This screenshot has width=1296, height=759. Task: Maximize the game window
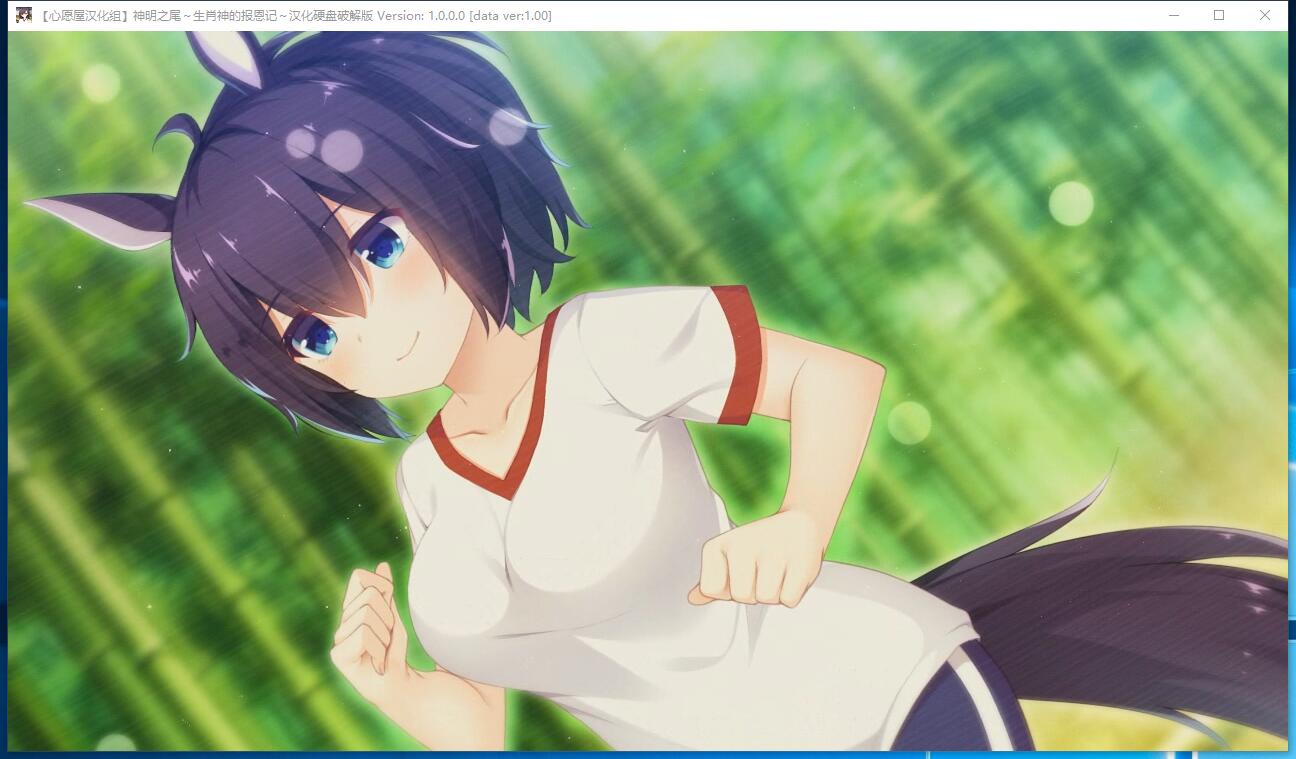coord(1219,15)
